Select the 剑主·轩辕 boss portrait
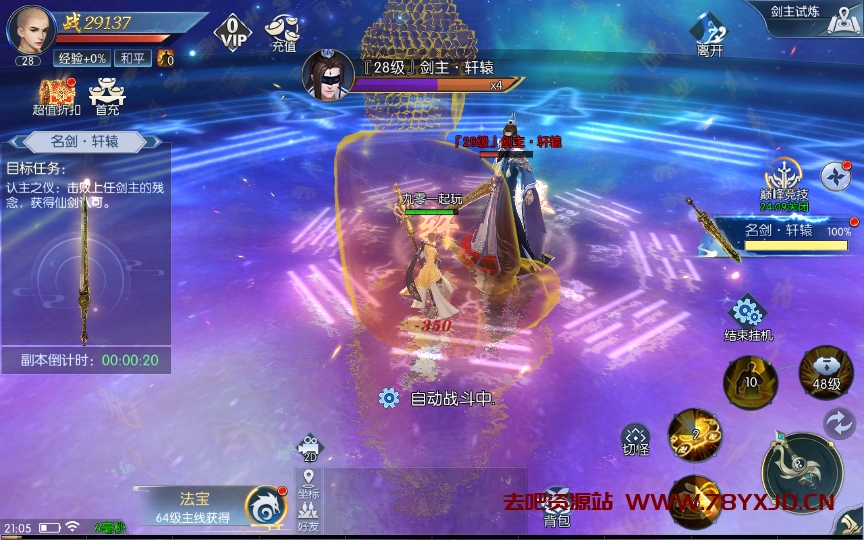Screen dimensions: 864x540 pos(328,76)
